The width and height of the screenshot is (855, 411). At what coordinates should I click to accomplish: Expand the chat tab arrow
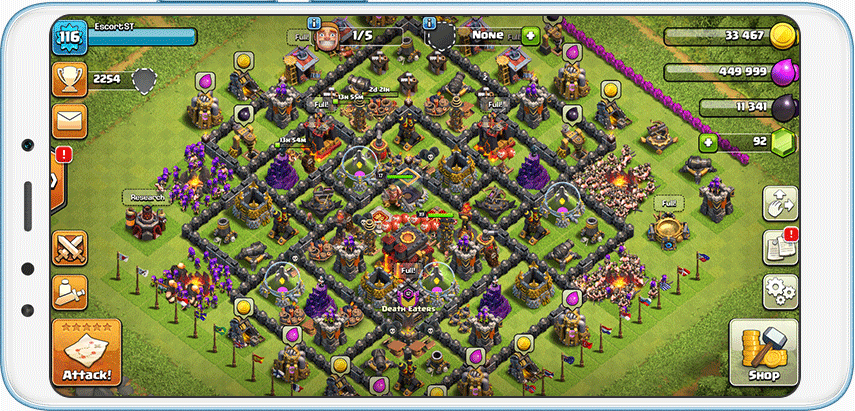pyautogui.click(x=54, y=180)
